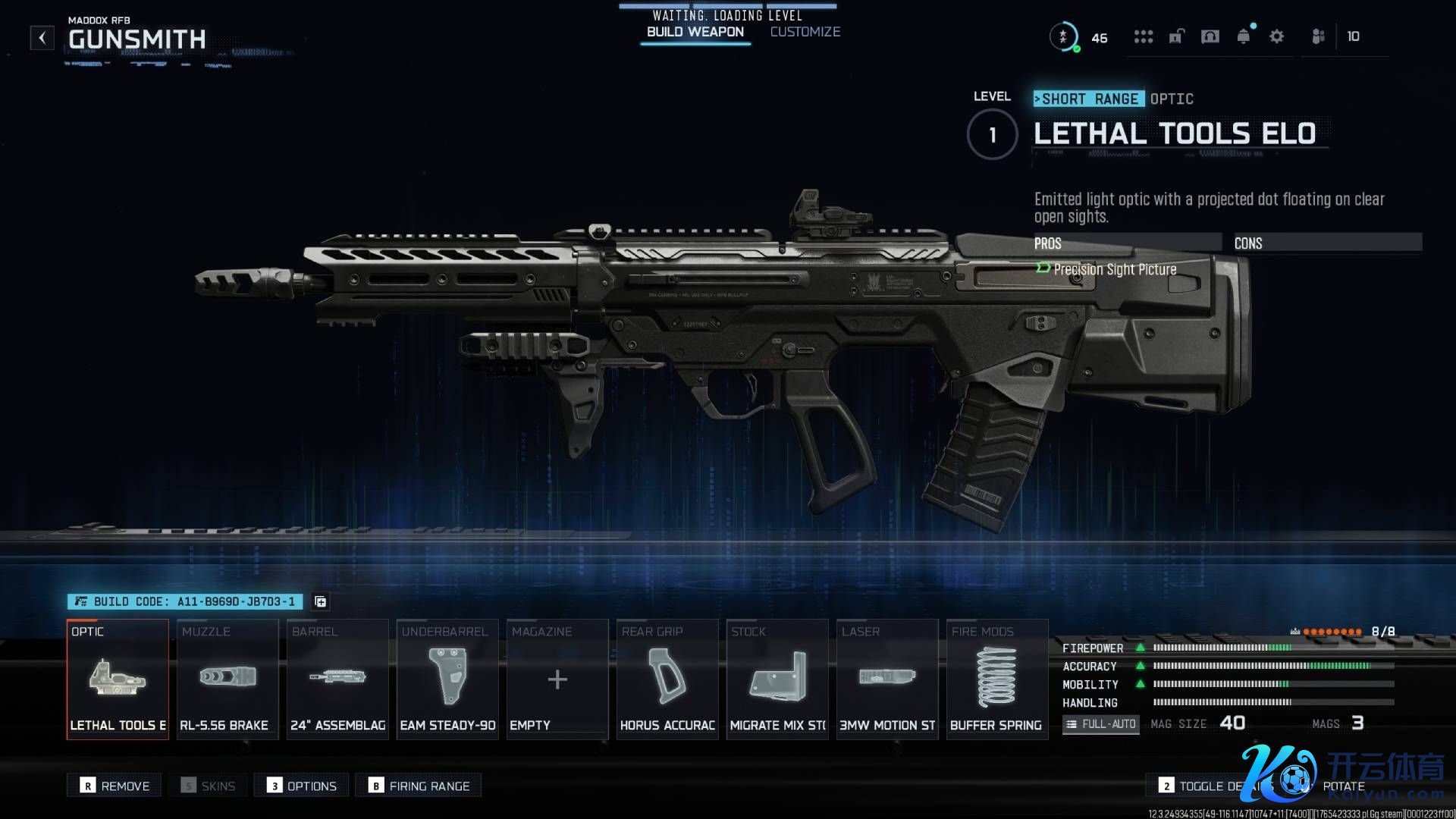Image resolution: width=1456 pixels, height=819 pixels.
Task: Switch to the Customize tab
Action: tap(805, 32)
